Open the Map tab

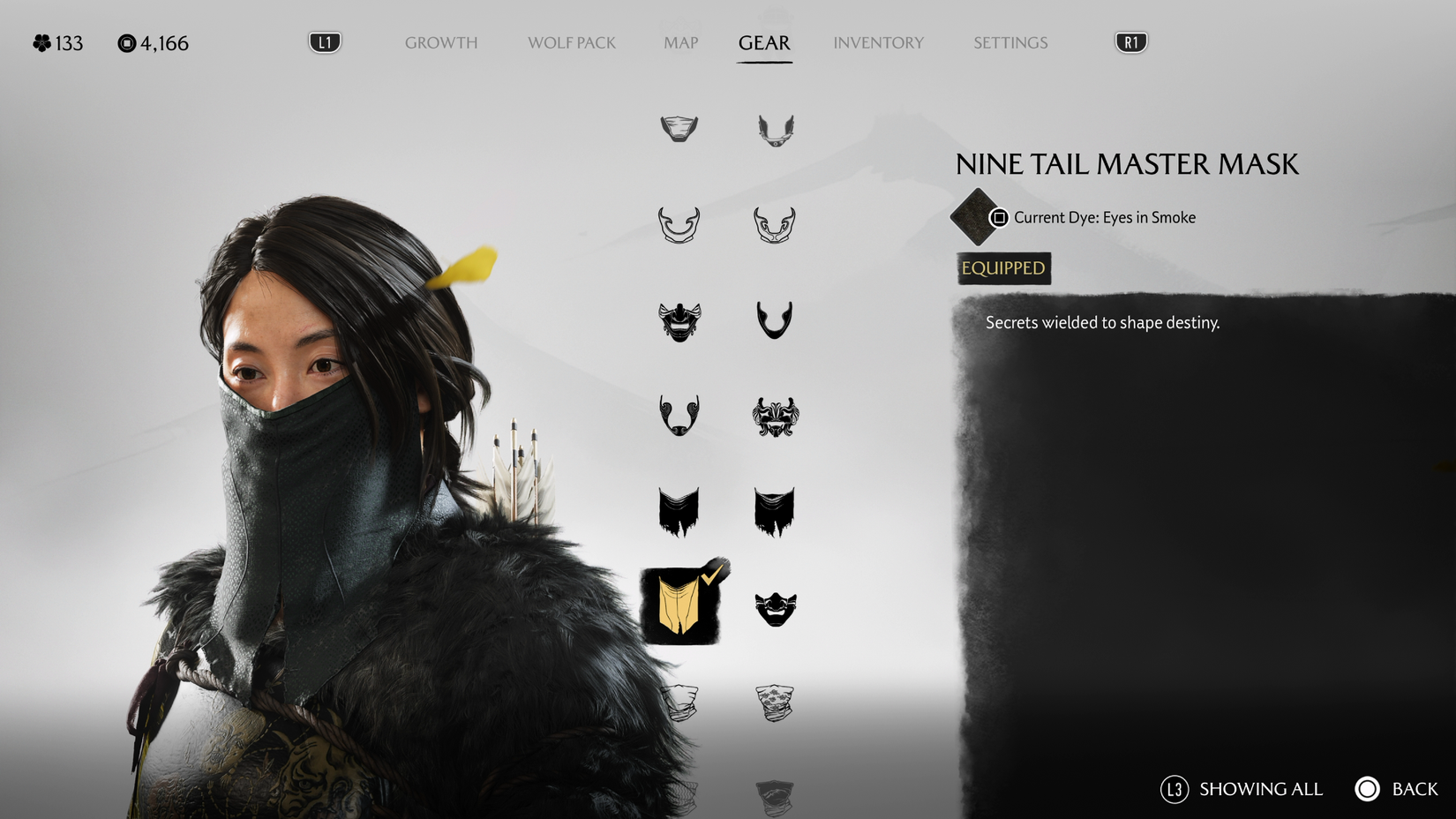pos(679,42)
